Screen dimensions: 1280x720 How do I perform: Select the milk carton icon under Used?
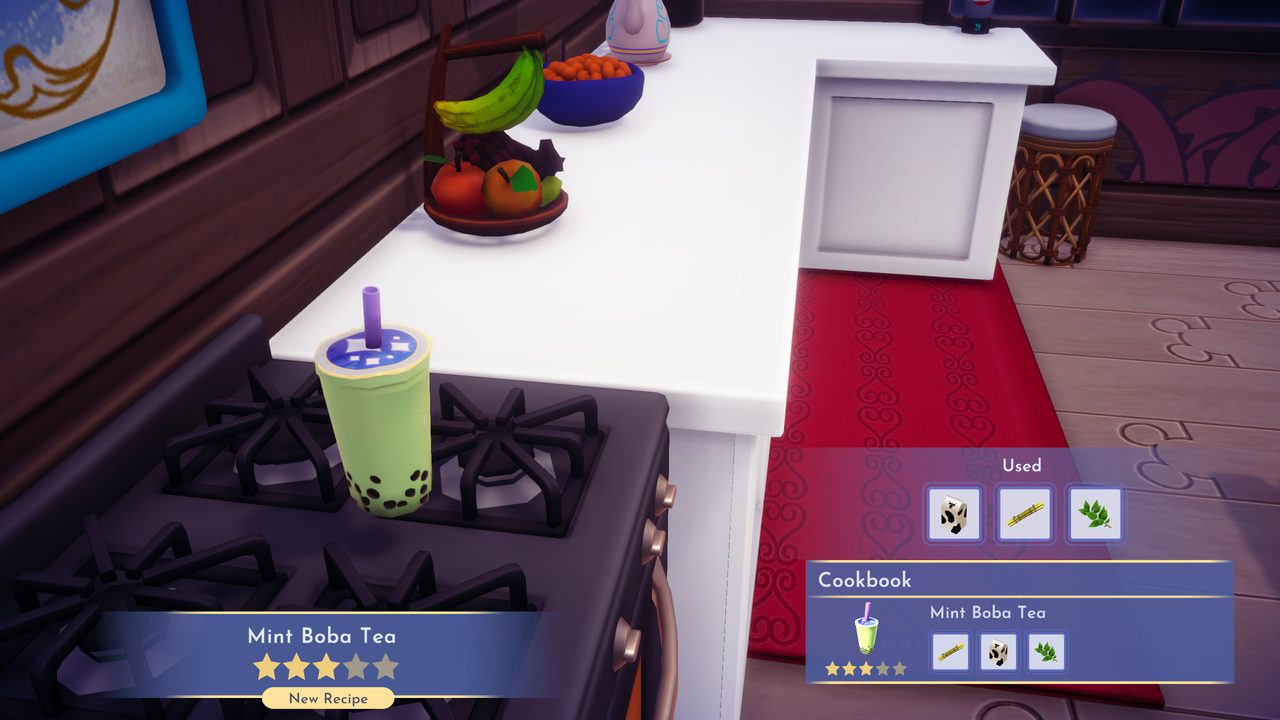coord(952,513)
